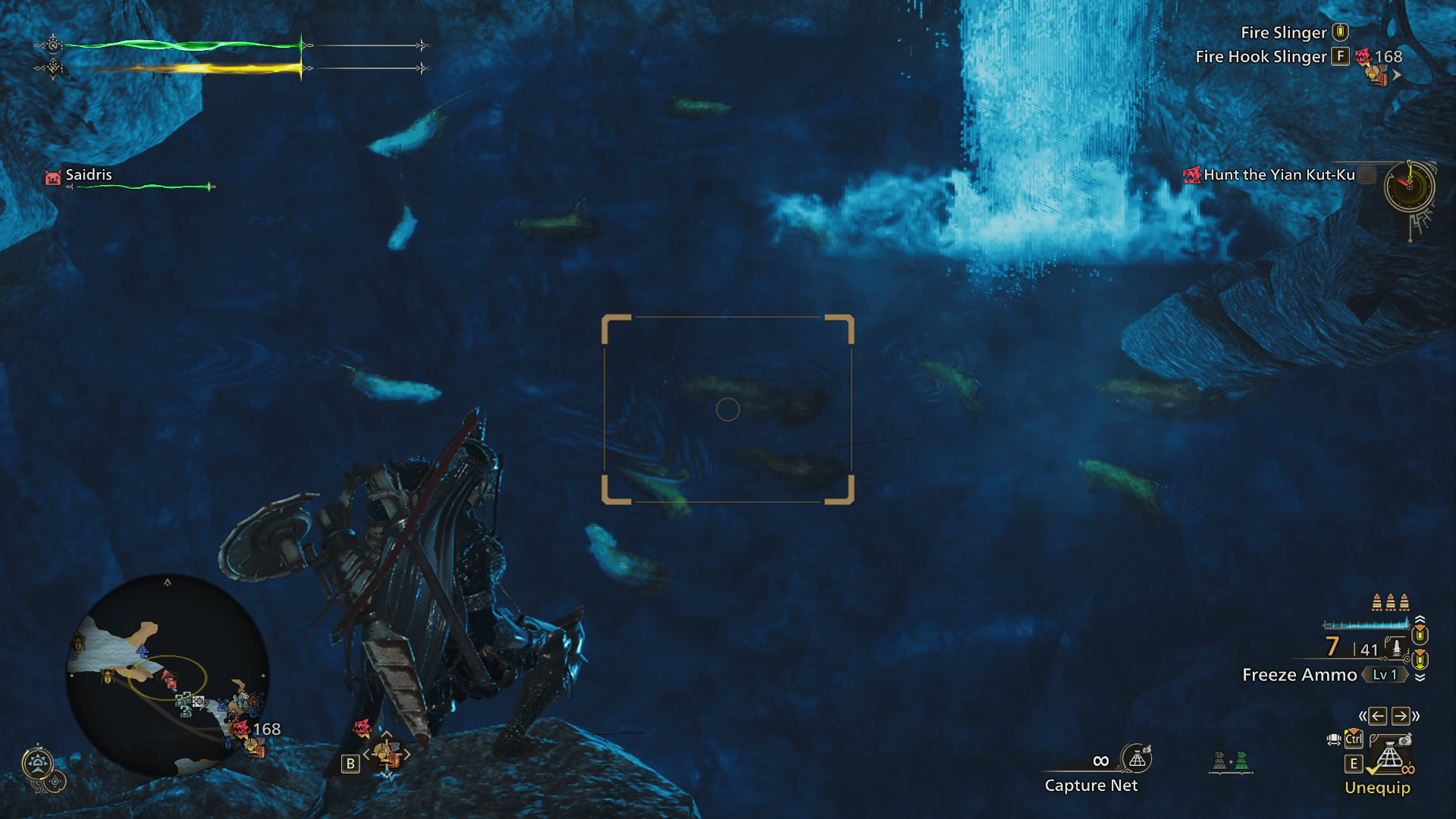The image size is (1456, 819).
Task: Open the circular minimap
Action: (x=168, y=674)
